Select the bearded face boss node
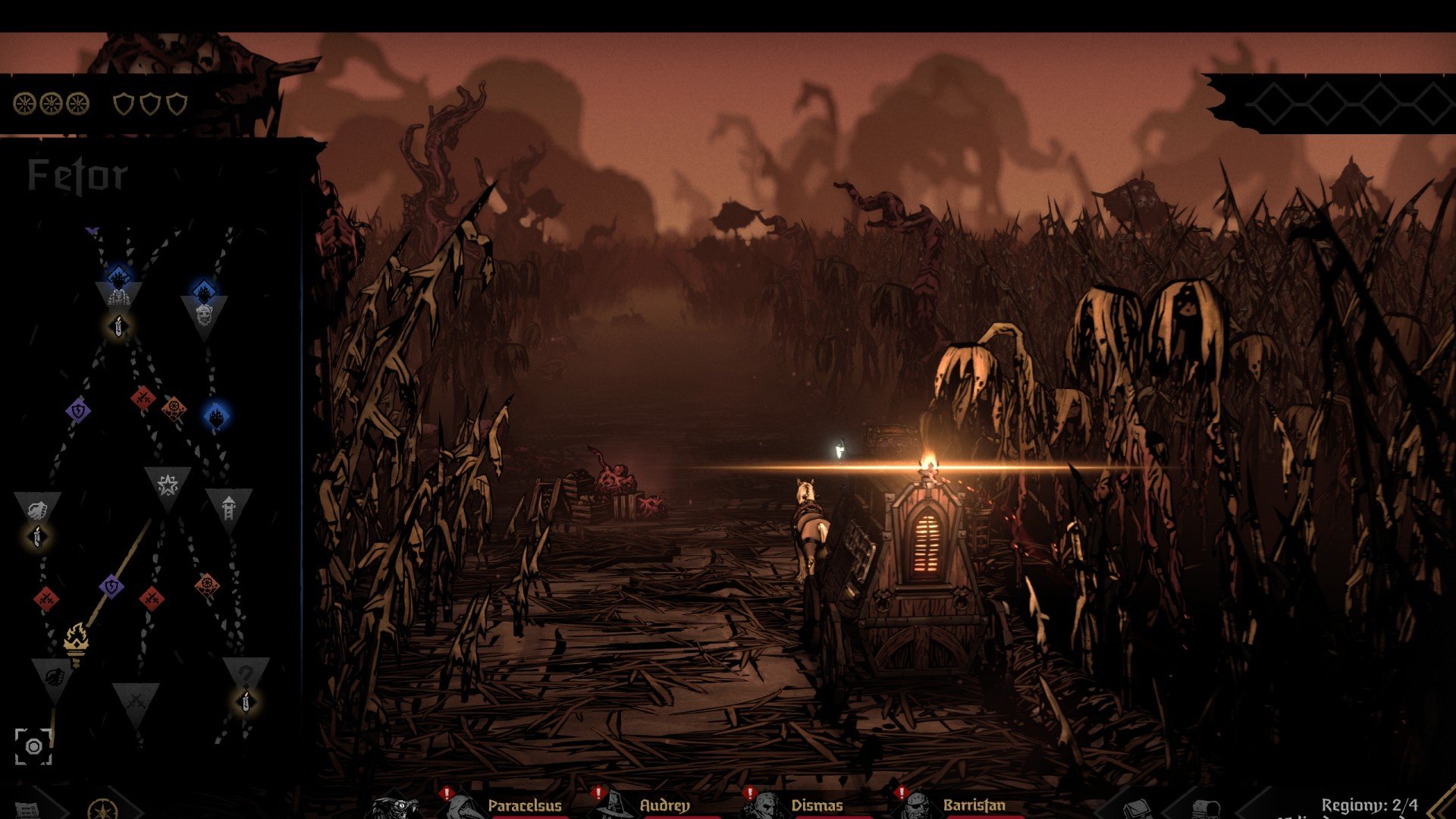Image resolution: width=1456 pixels, height=819 pixels. coord(204,314)
